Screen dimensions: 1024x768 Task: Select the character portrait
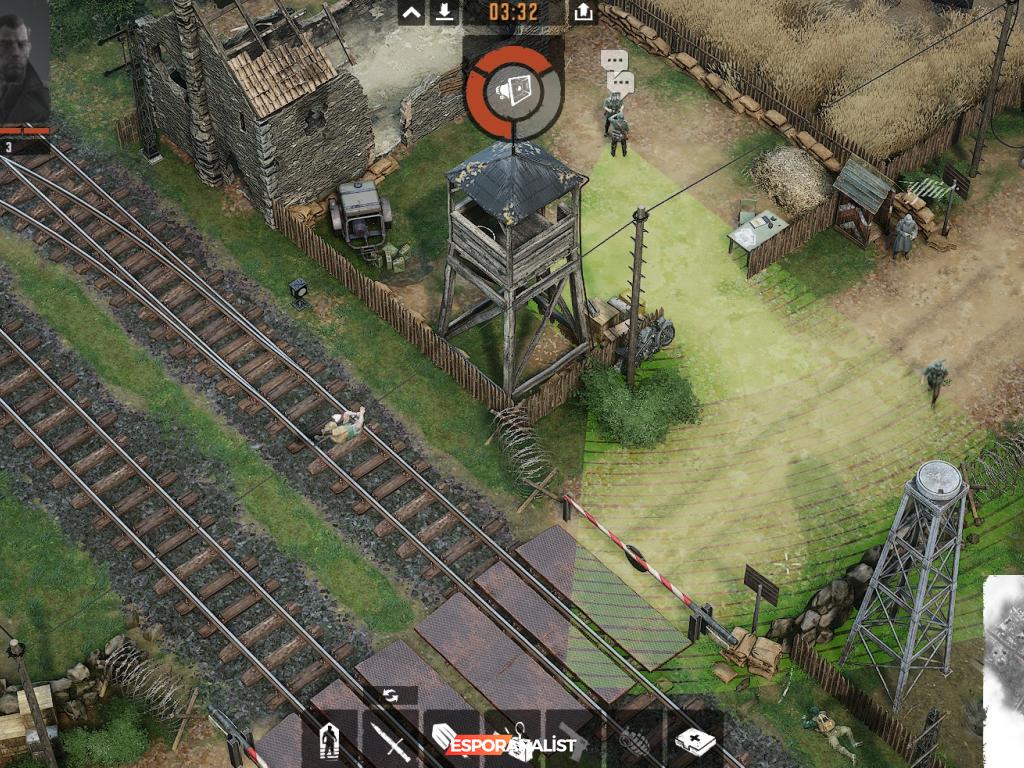pyautogui.click(x=23, y=60)
